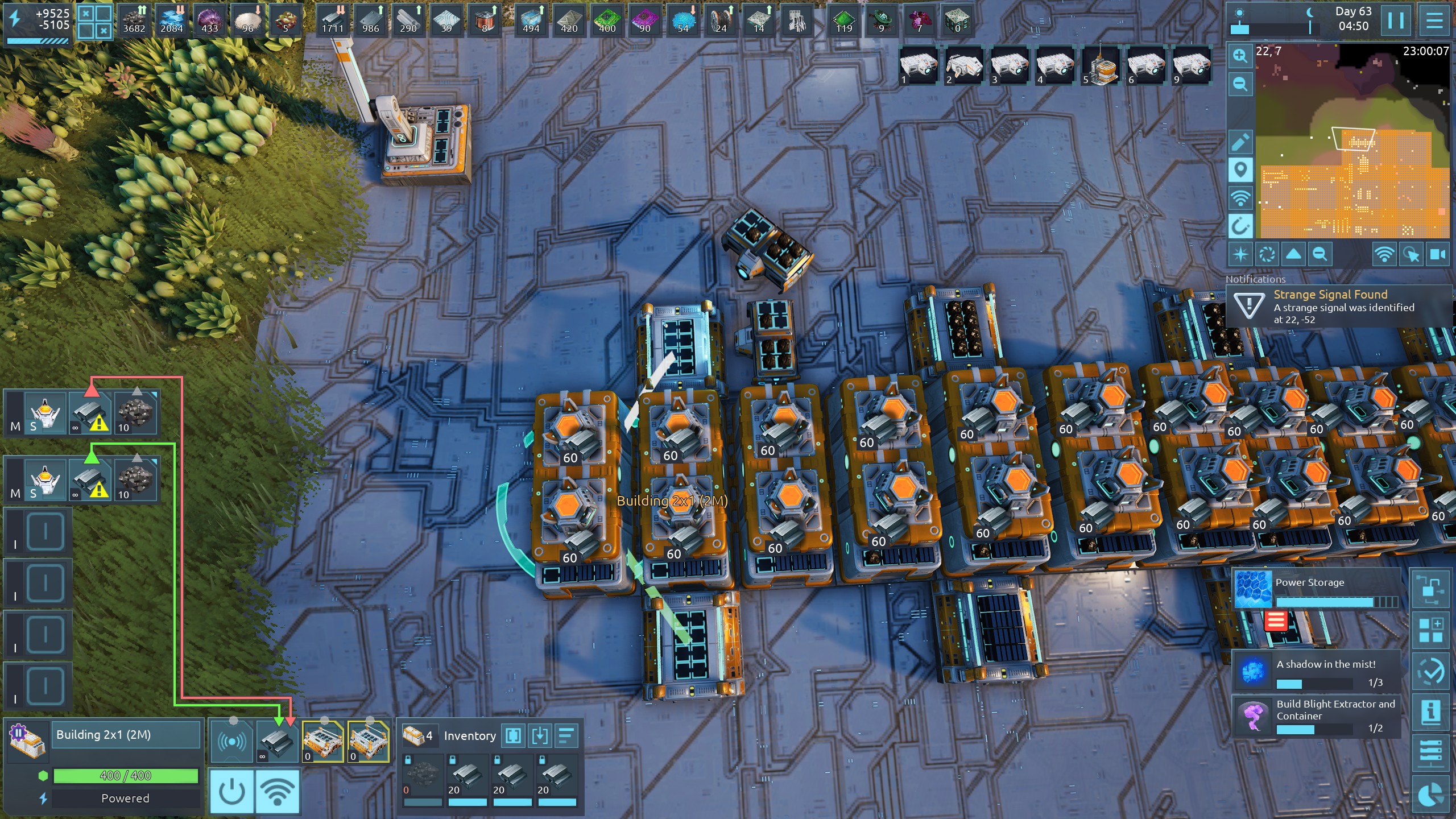Select the pencil draw tool beside the minimap
The height and width of the screenshot is (819, 1456).
(1240, 142)
